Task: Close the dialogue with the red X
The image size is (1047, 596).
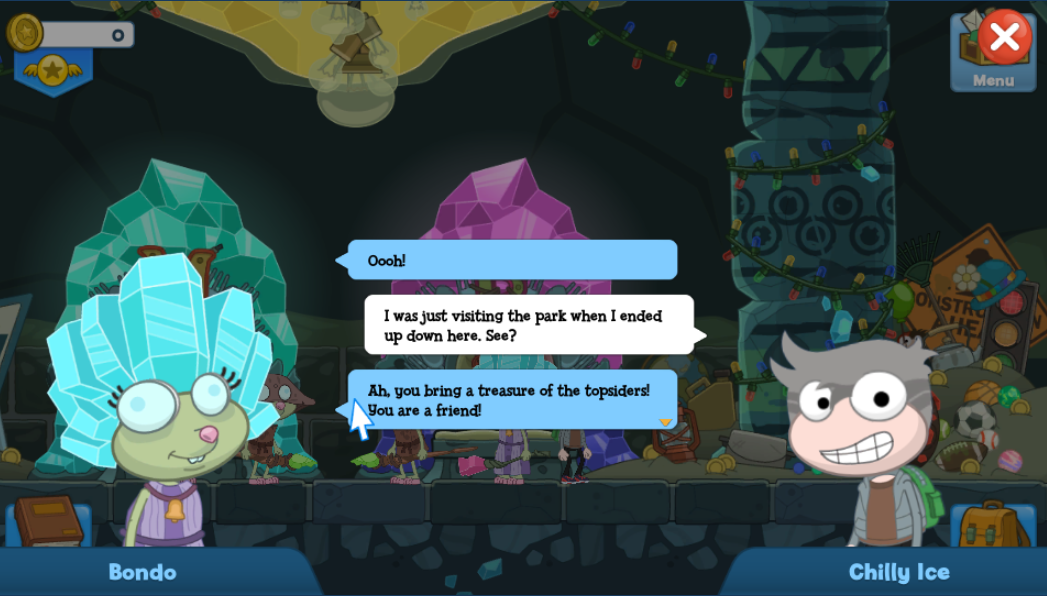Action: pos(1004,37)
